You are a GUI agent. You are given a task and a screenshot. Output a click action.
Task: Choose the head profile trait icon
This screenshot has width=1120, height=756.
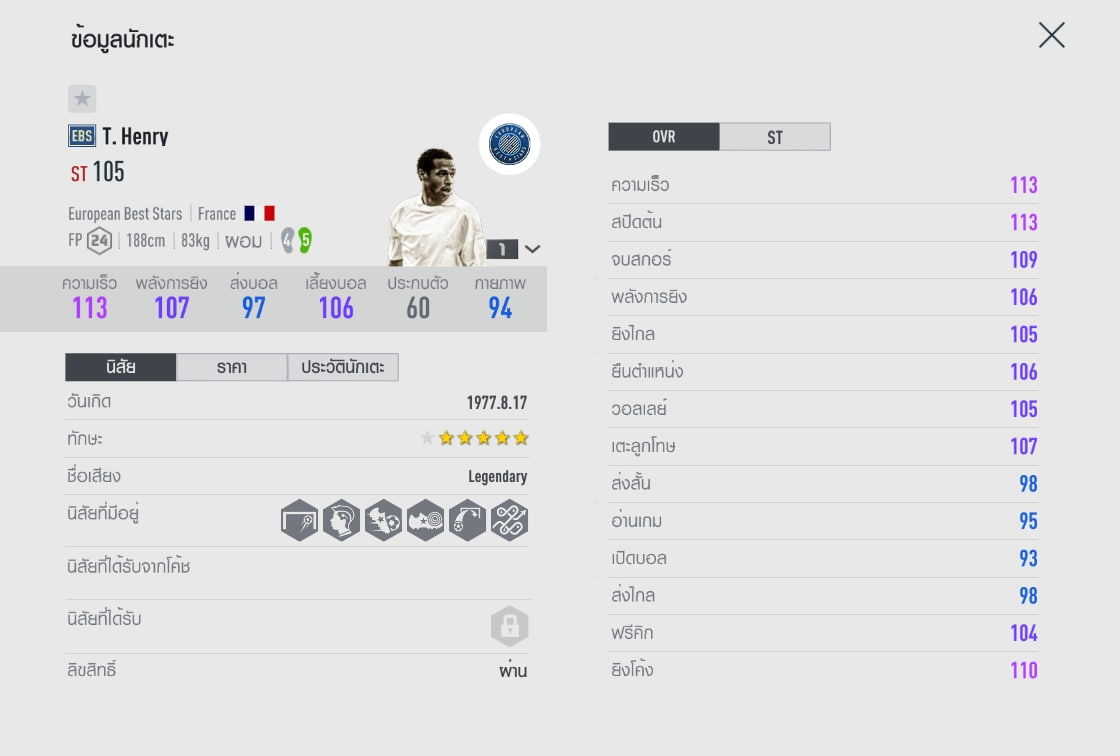(342, 520)
